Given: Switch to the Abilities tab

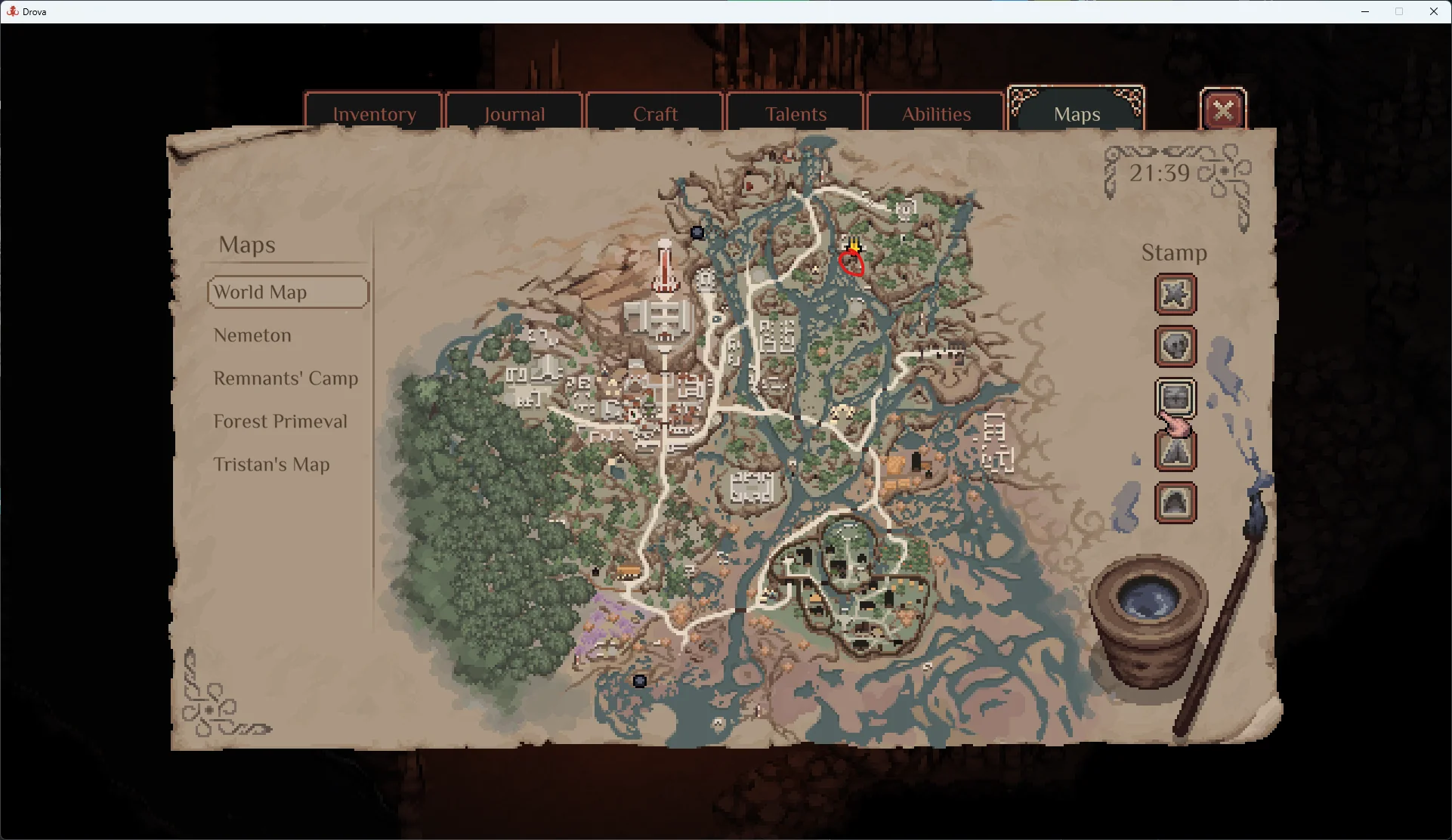Looking at the screenshot, I should point(936,113).
